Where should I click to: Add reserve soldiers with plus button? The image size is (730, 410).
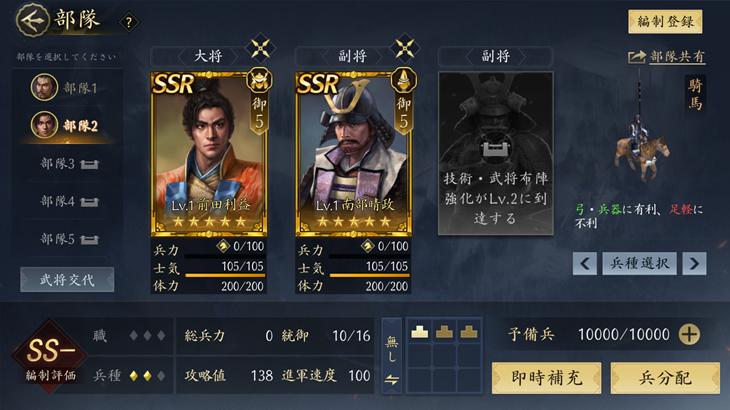click(x=689, y=335)
